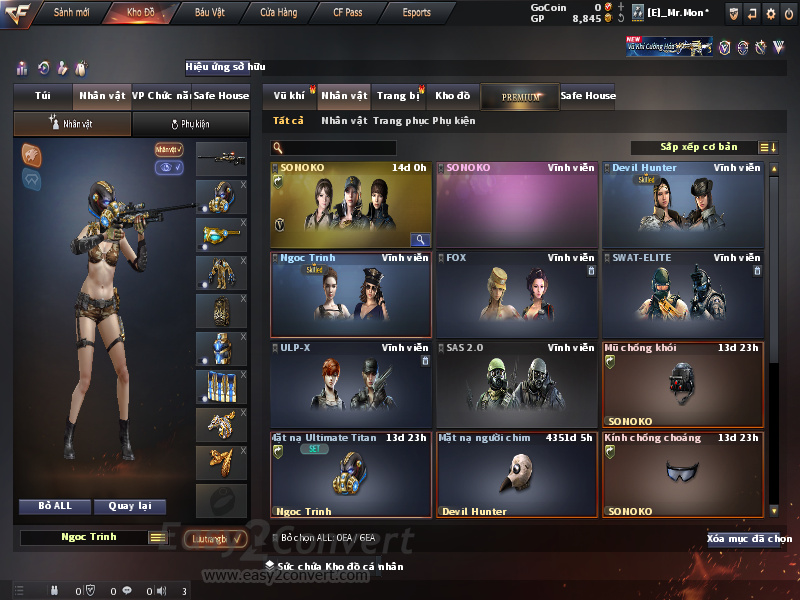
Task: Select the Mũ chống khói item
Action: [x=684, y=384]
